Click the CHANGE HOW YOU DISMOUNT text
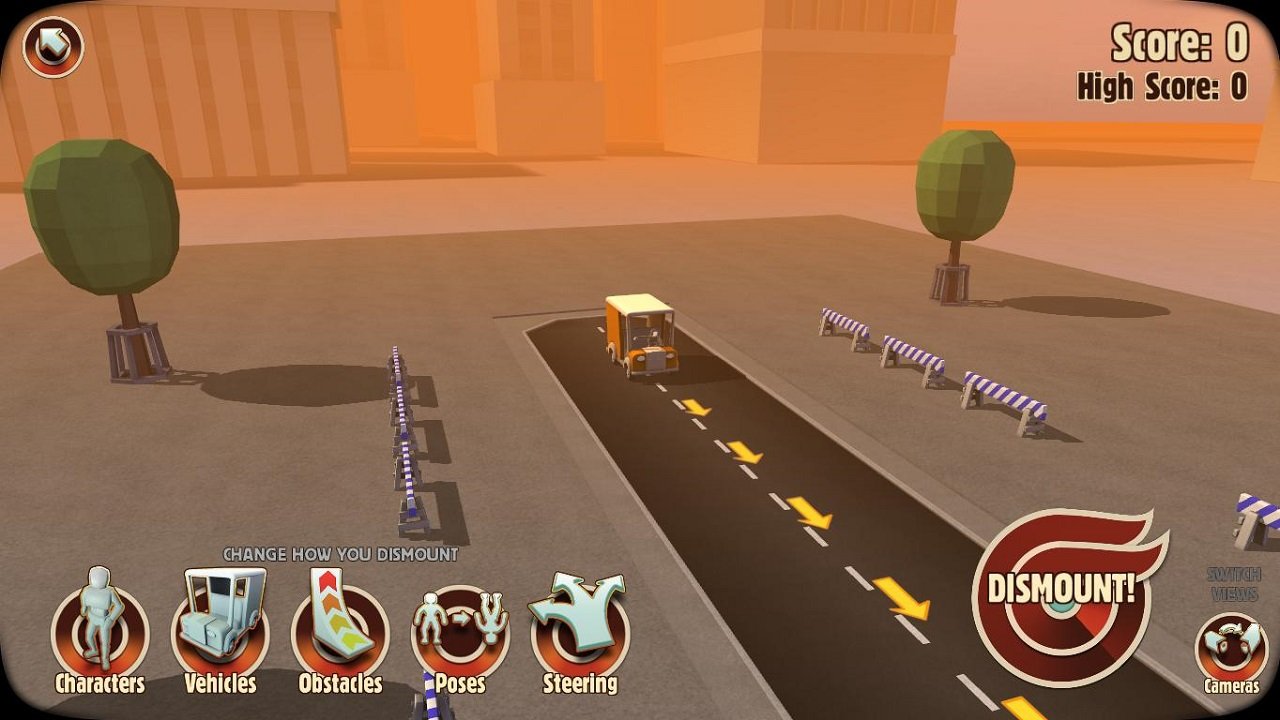The image size is (1280, 720). [343, 553]
